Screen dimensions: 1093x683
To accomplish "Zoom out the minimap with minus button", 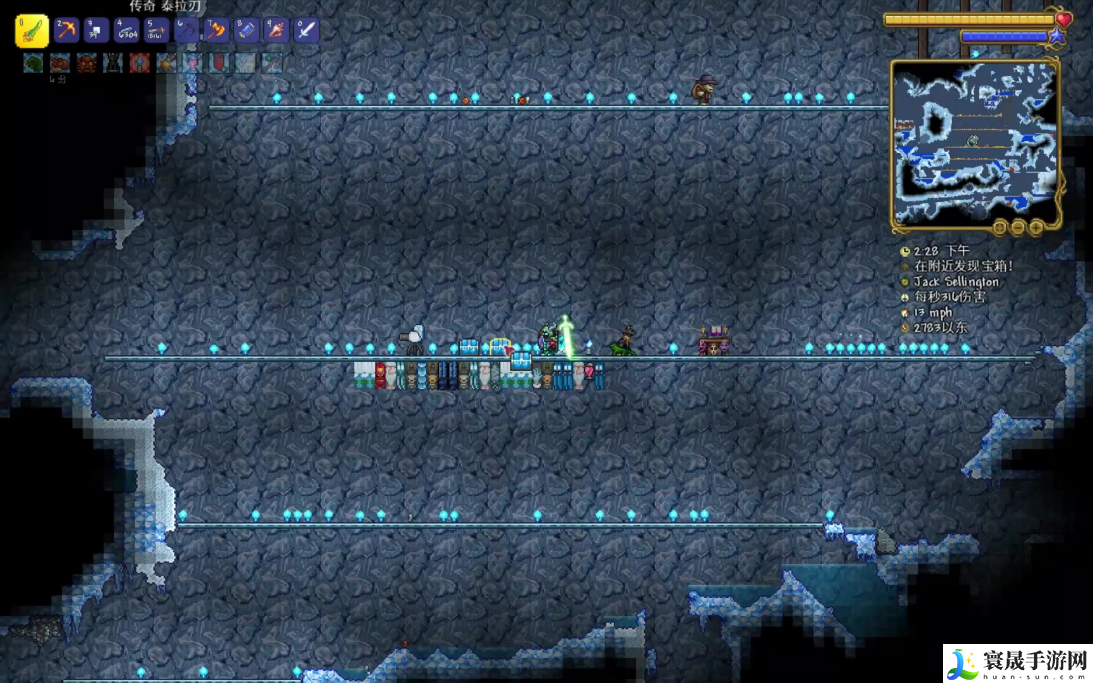I will [1017, 227].
